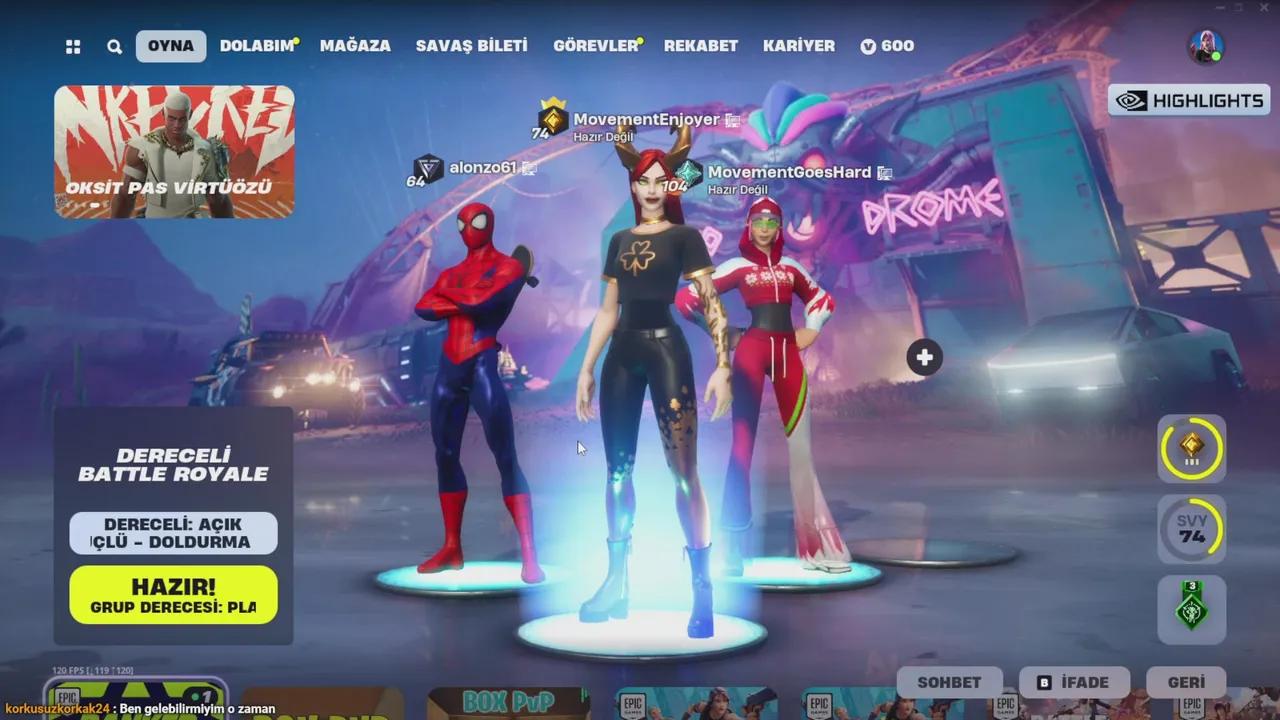1280x720 pixels.
Task: Open the green medal badge below the level
Action: pos(1191,608)
